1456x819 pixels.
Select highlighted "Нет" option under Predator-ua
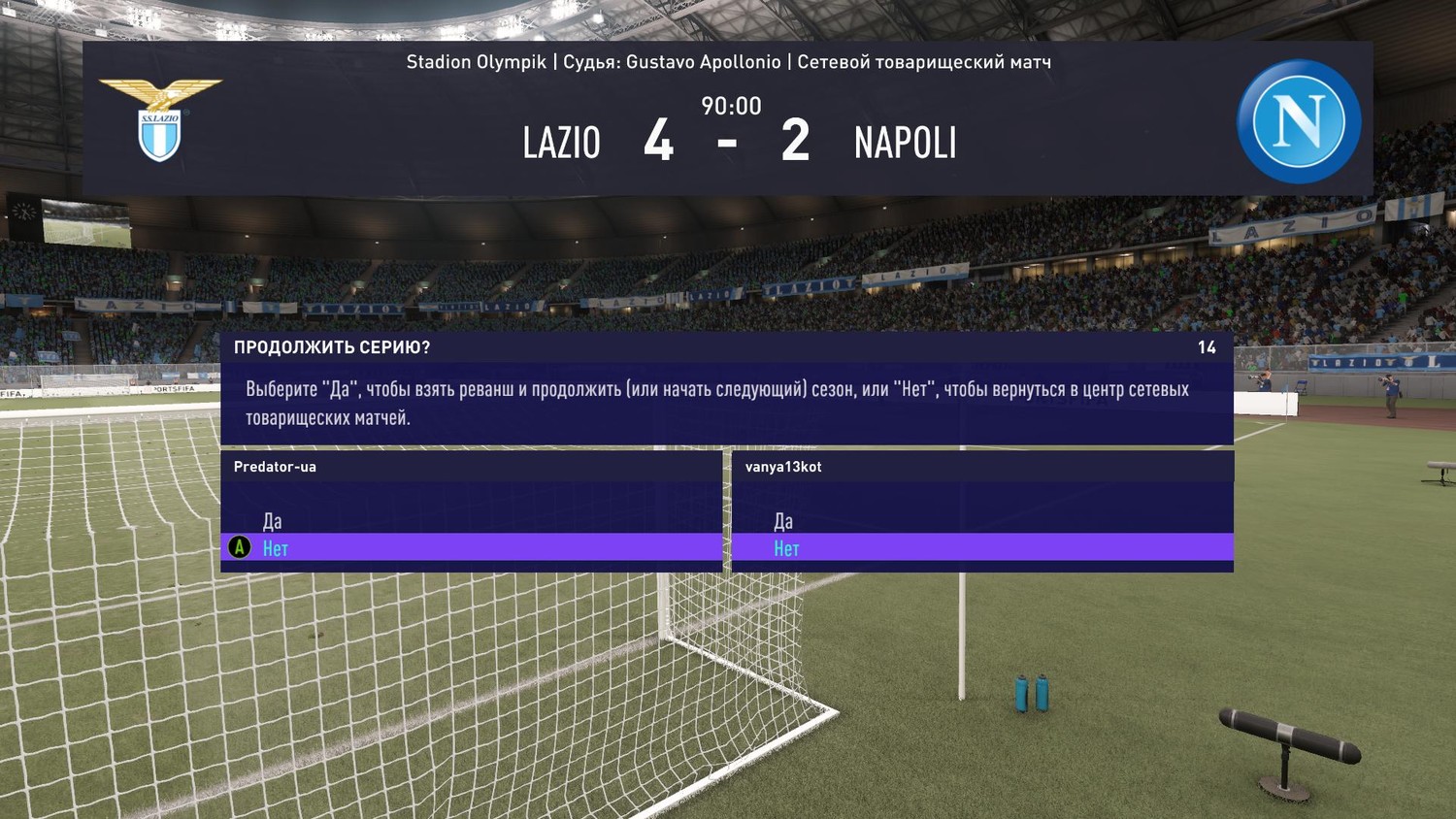click(x=276, y=548)
